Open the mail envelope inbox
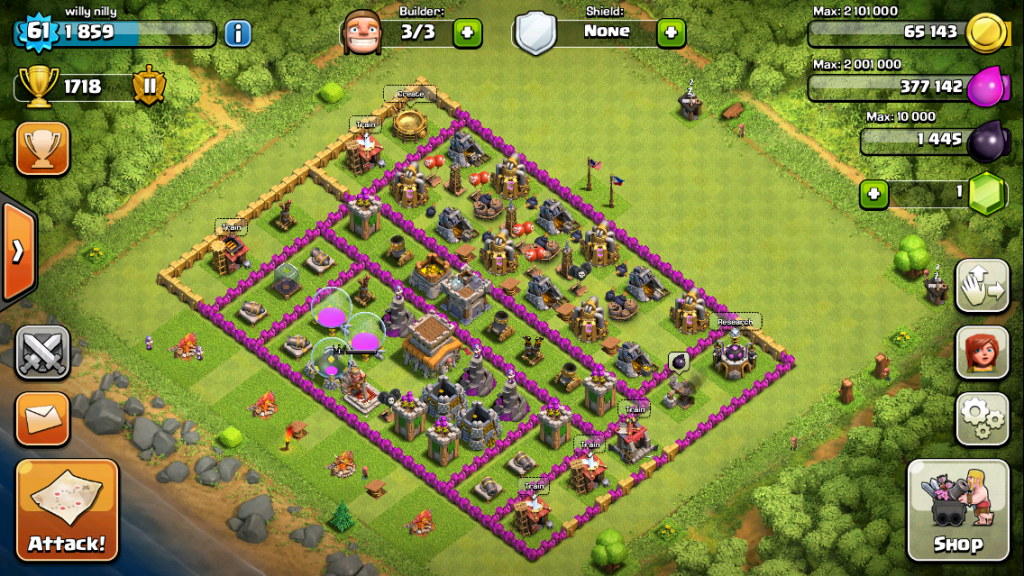Viewport: 1024px width, 576px height. [x=42, y=419]
